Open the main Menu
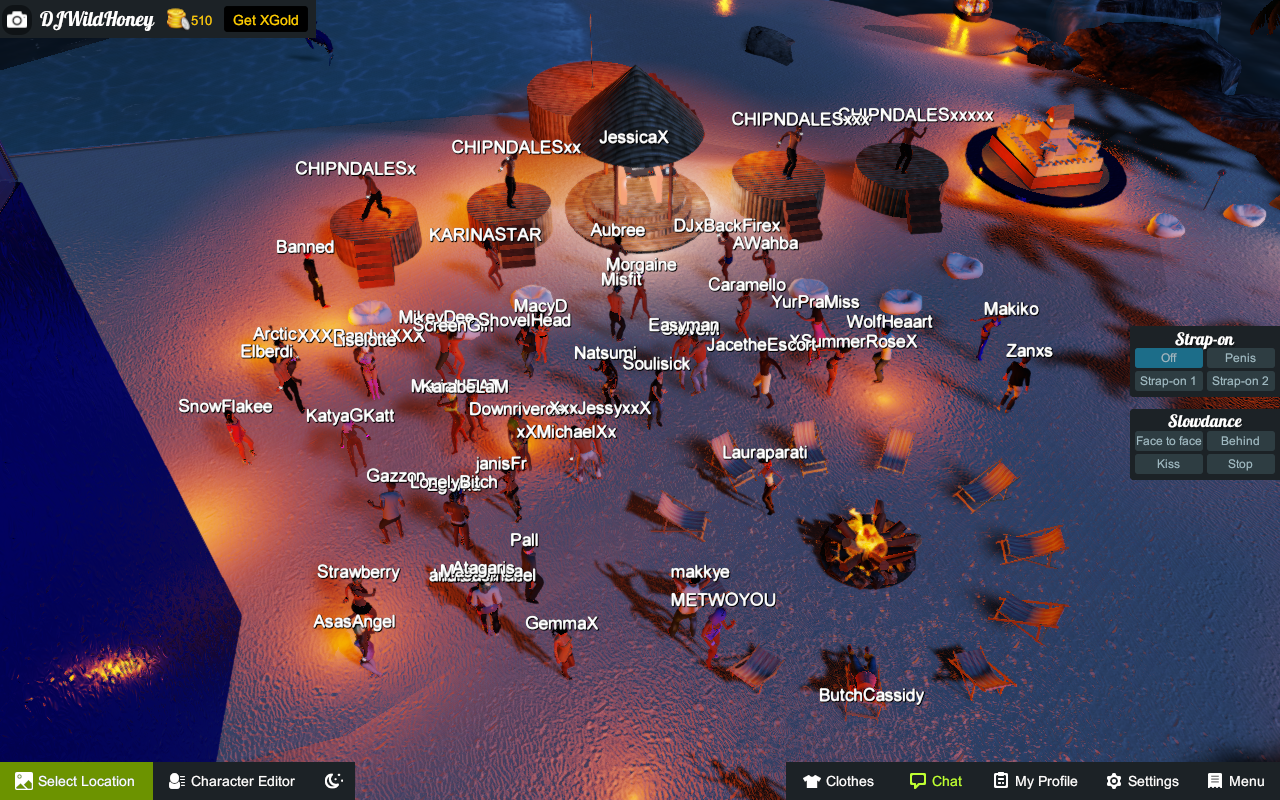This screenshot has height=800, width=1280. coord(1236,781)
